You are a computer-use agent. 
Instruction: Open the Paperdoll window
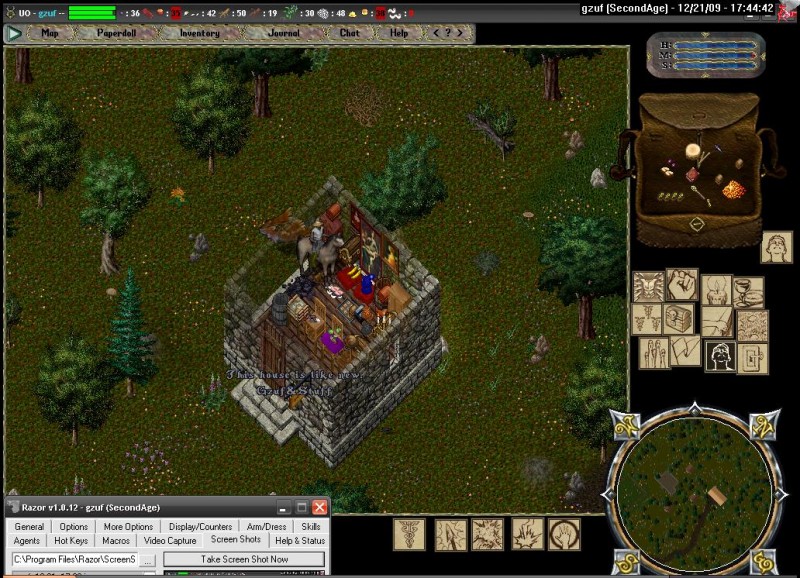click(x=118, y=33)
